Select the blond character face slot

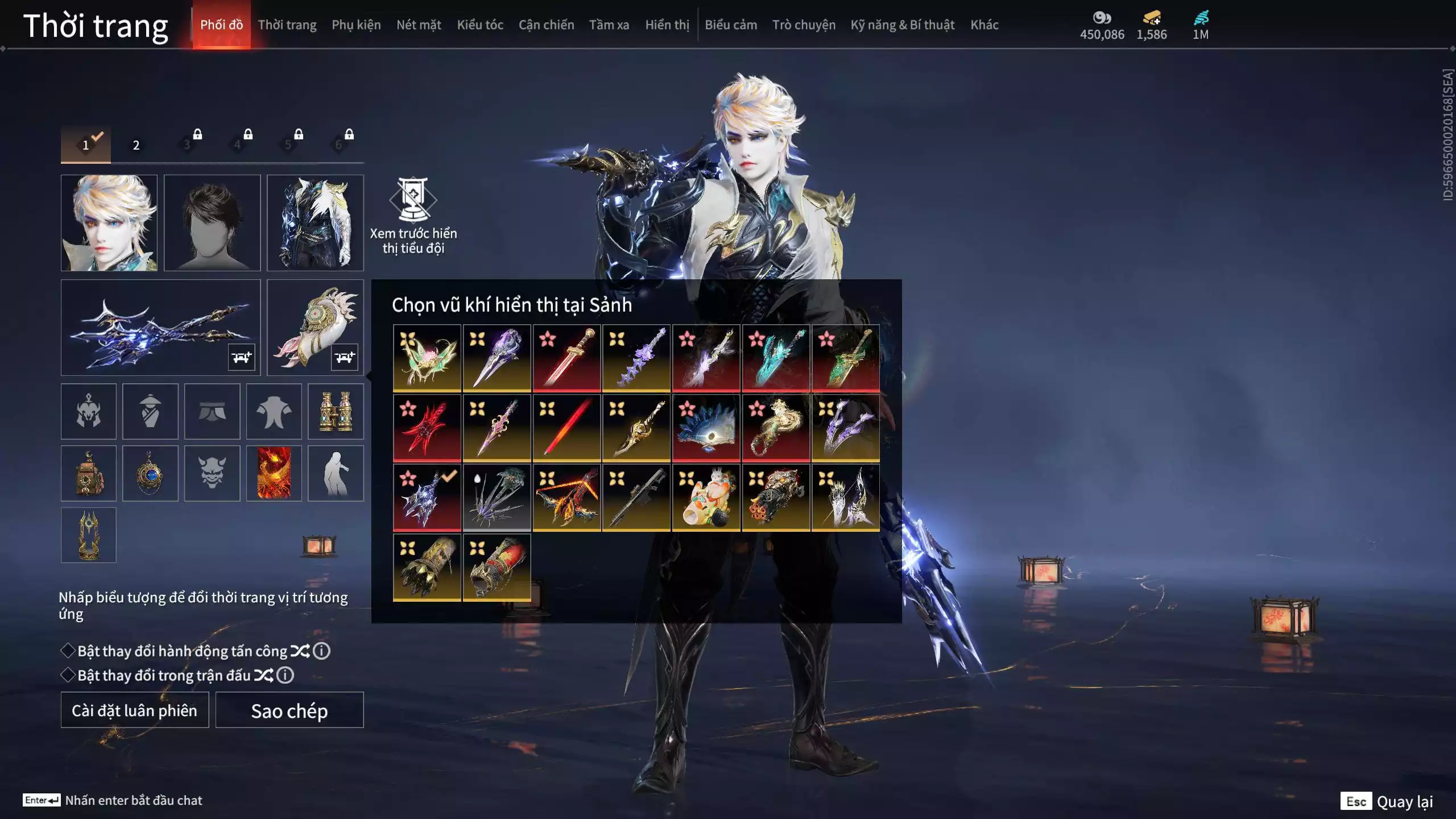pos(109,223)
